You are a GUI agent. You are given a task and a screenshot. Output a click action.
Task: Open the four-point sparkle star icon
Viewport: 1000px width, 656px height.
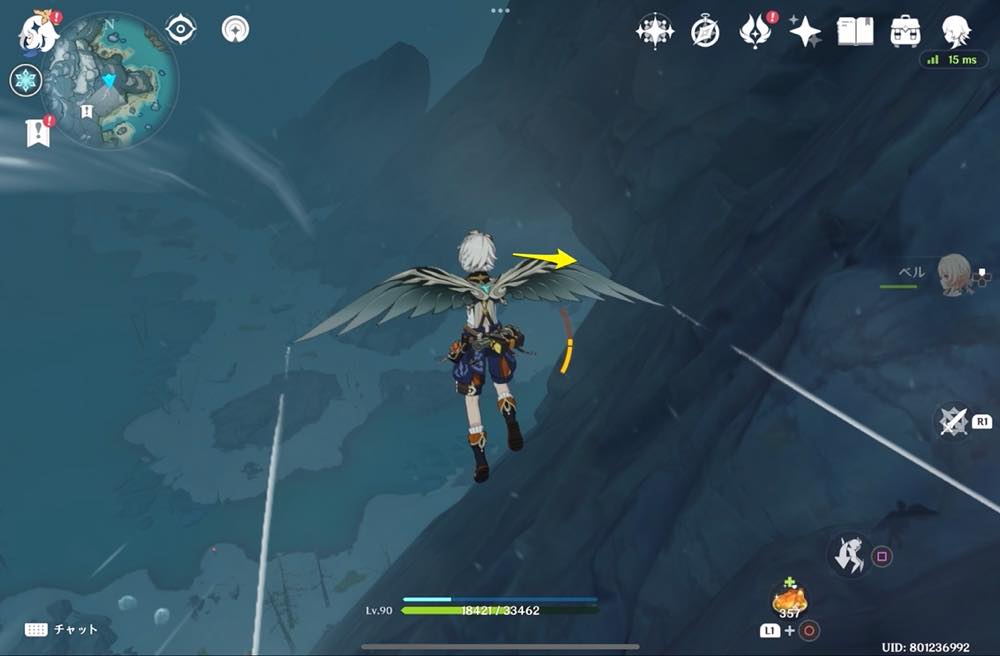click(804, 32)
